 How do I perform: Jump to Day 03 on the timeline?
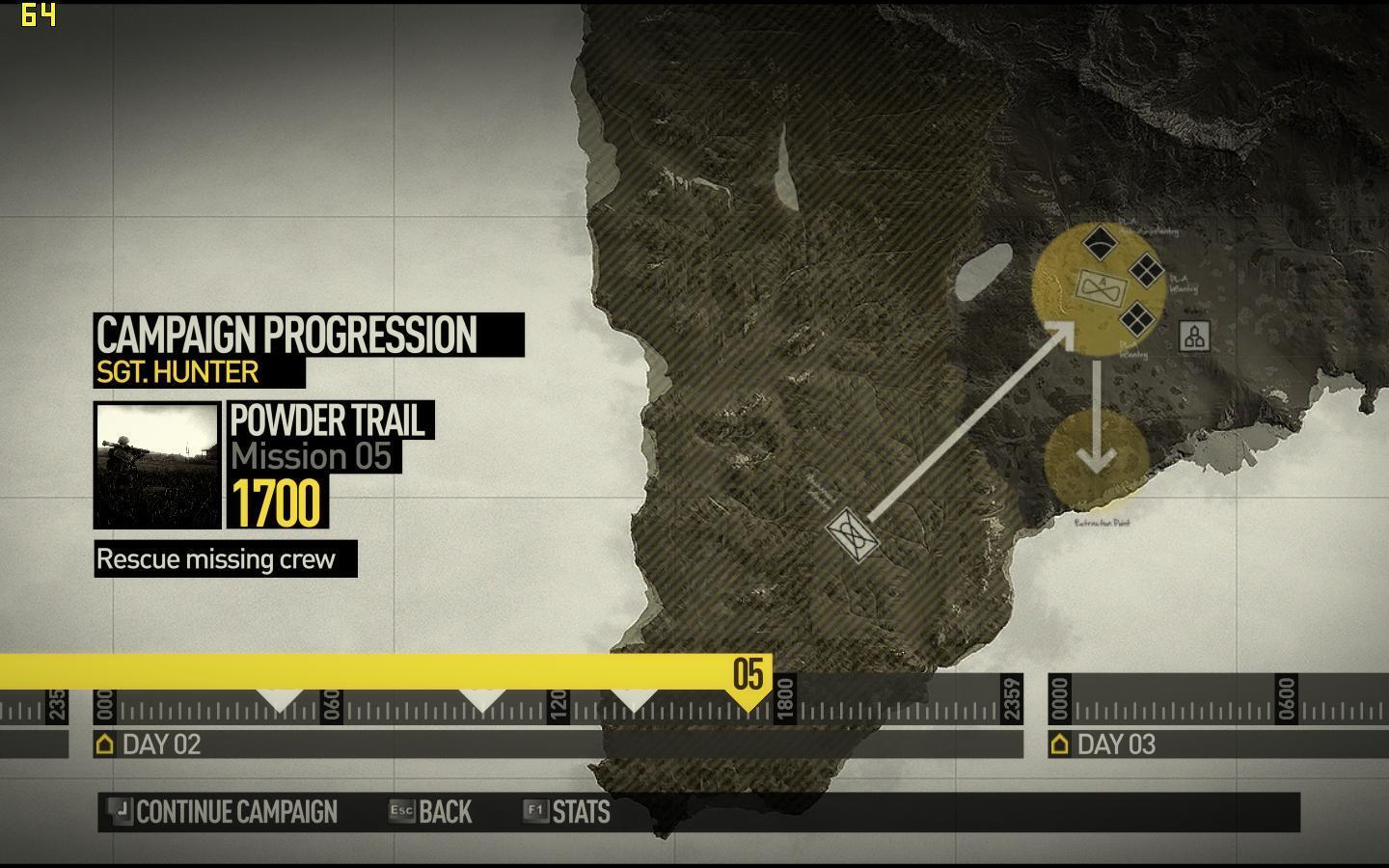[1103, 745]
